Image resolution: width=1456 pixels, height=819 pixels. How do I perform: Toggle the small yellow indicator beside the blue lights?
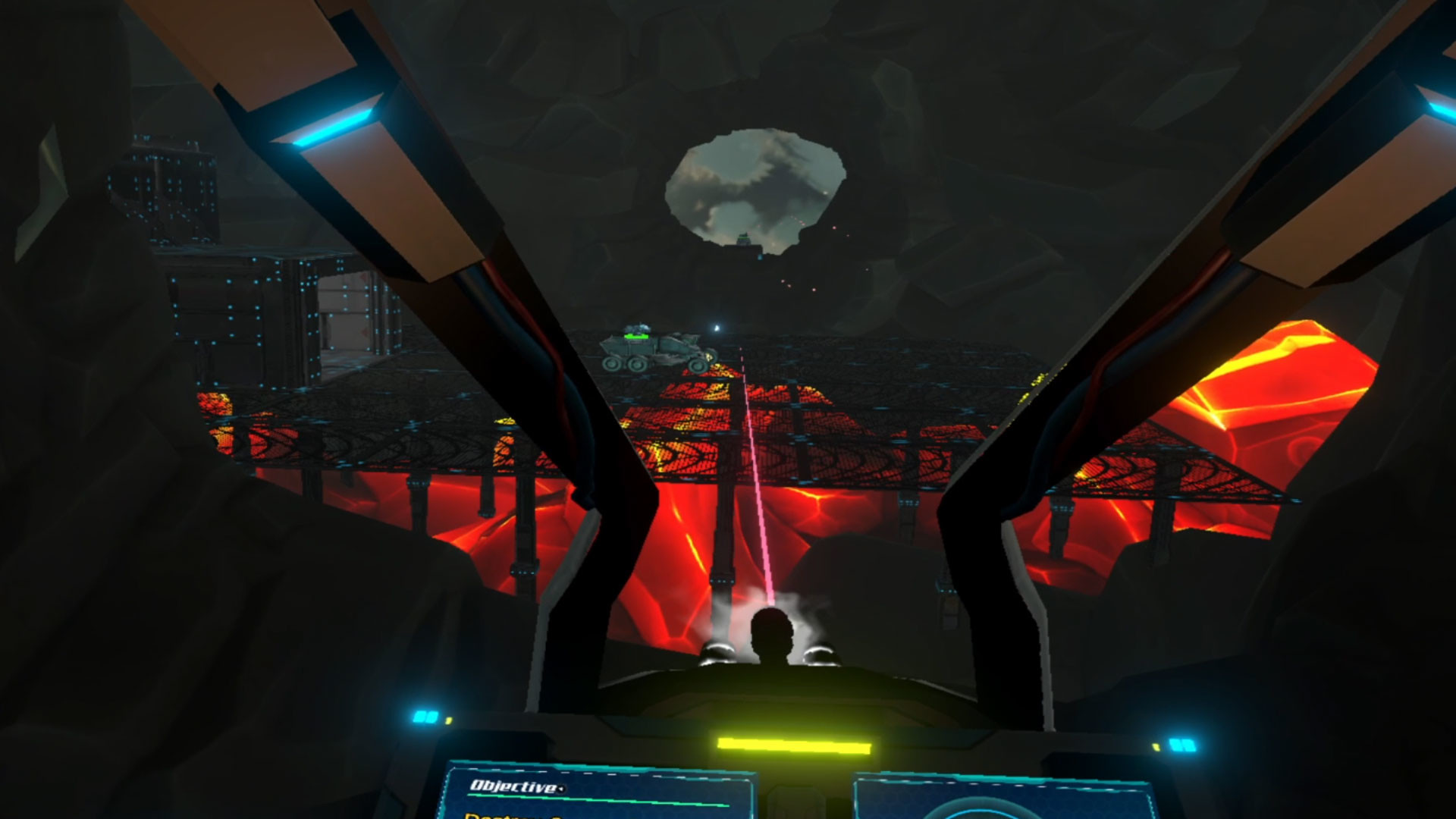pyautogui.click(x=449, y=720)
